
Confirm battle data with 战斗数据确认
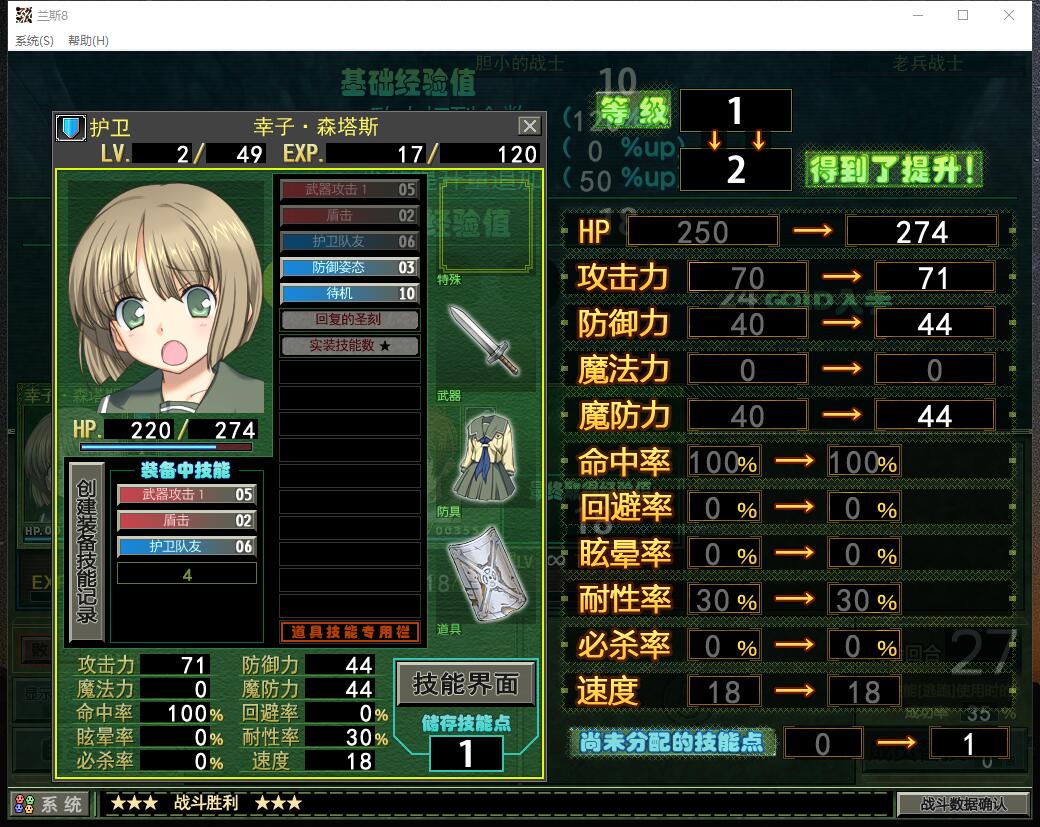click(x=961, y=804)
